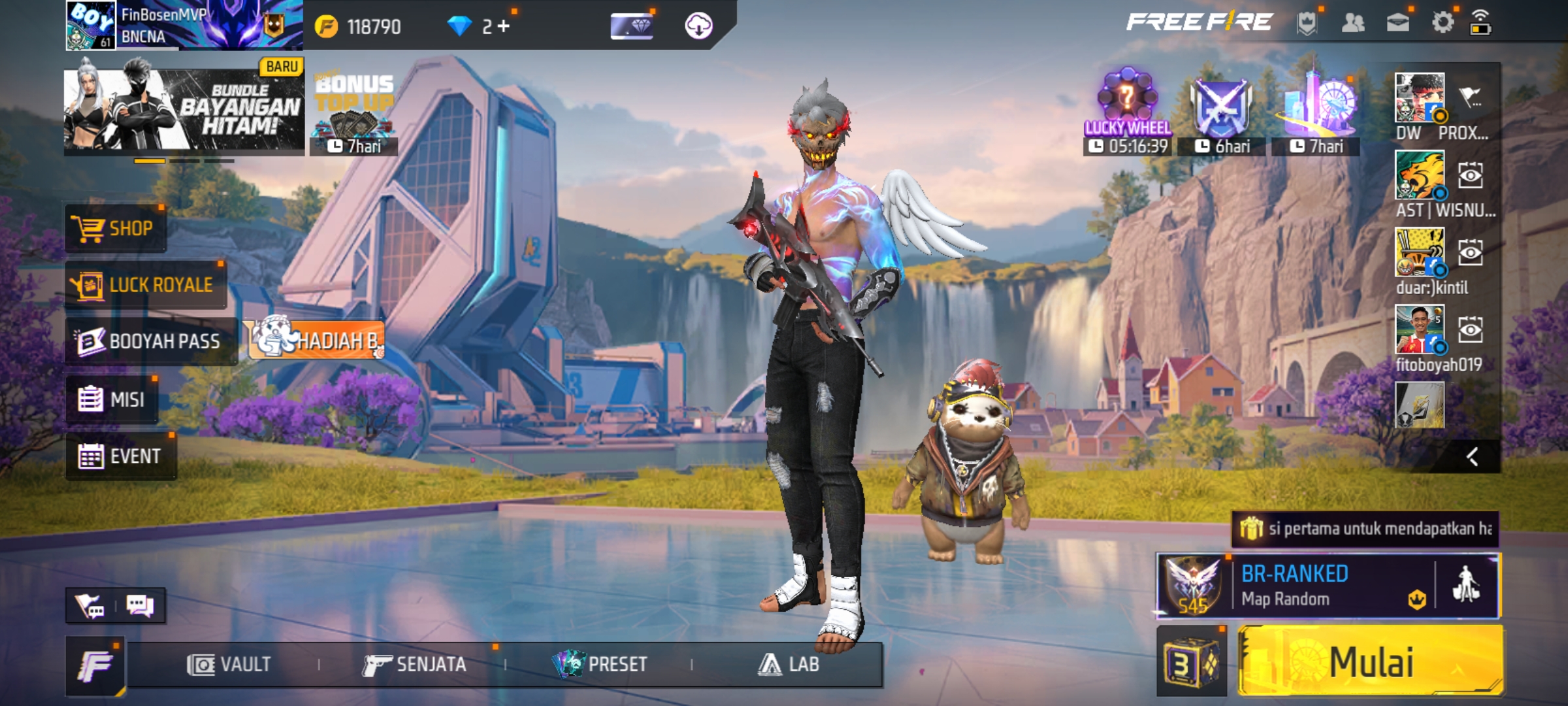Switch to the Senjata weapons tab
1568x706 pixels.
coord(414,665)
